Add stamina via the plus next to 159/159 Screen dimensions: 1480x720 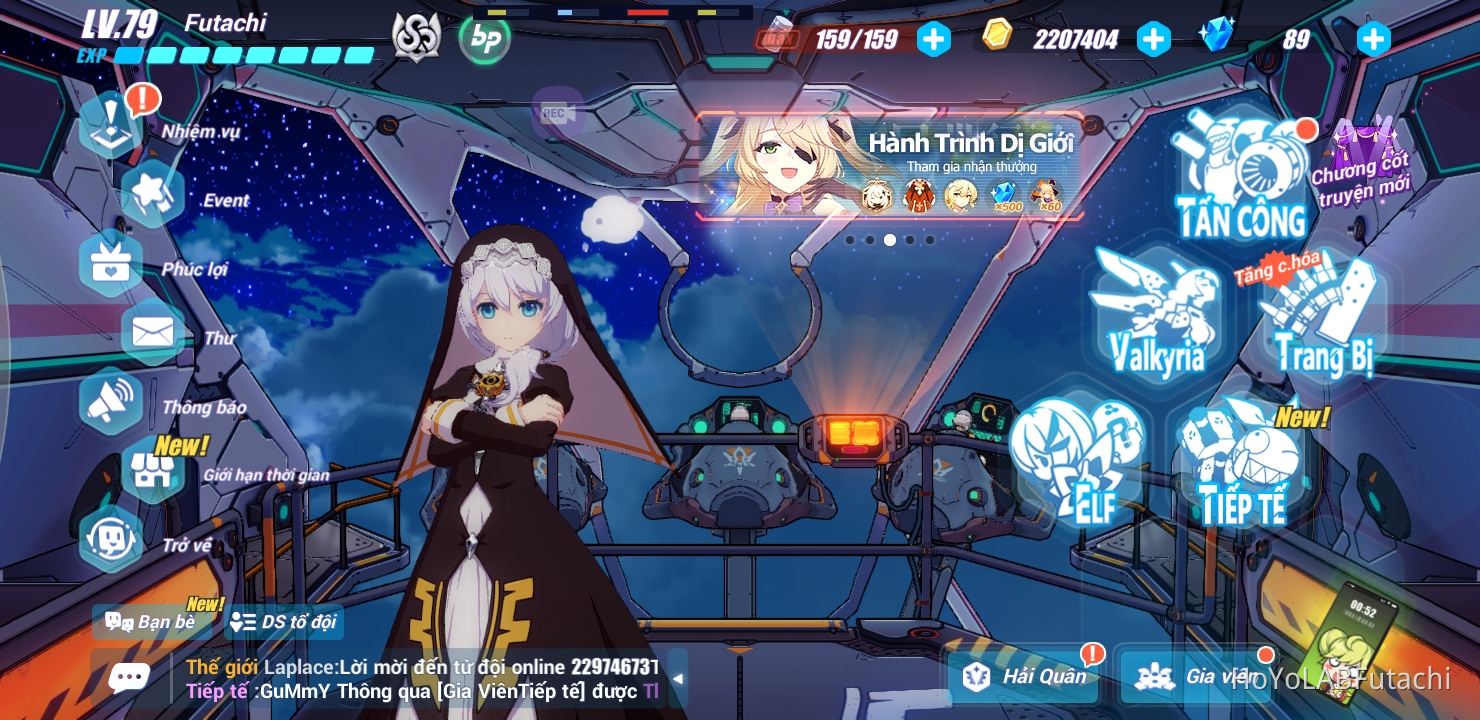click(x=934, y=39)
